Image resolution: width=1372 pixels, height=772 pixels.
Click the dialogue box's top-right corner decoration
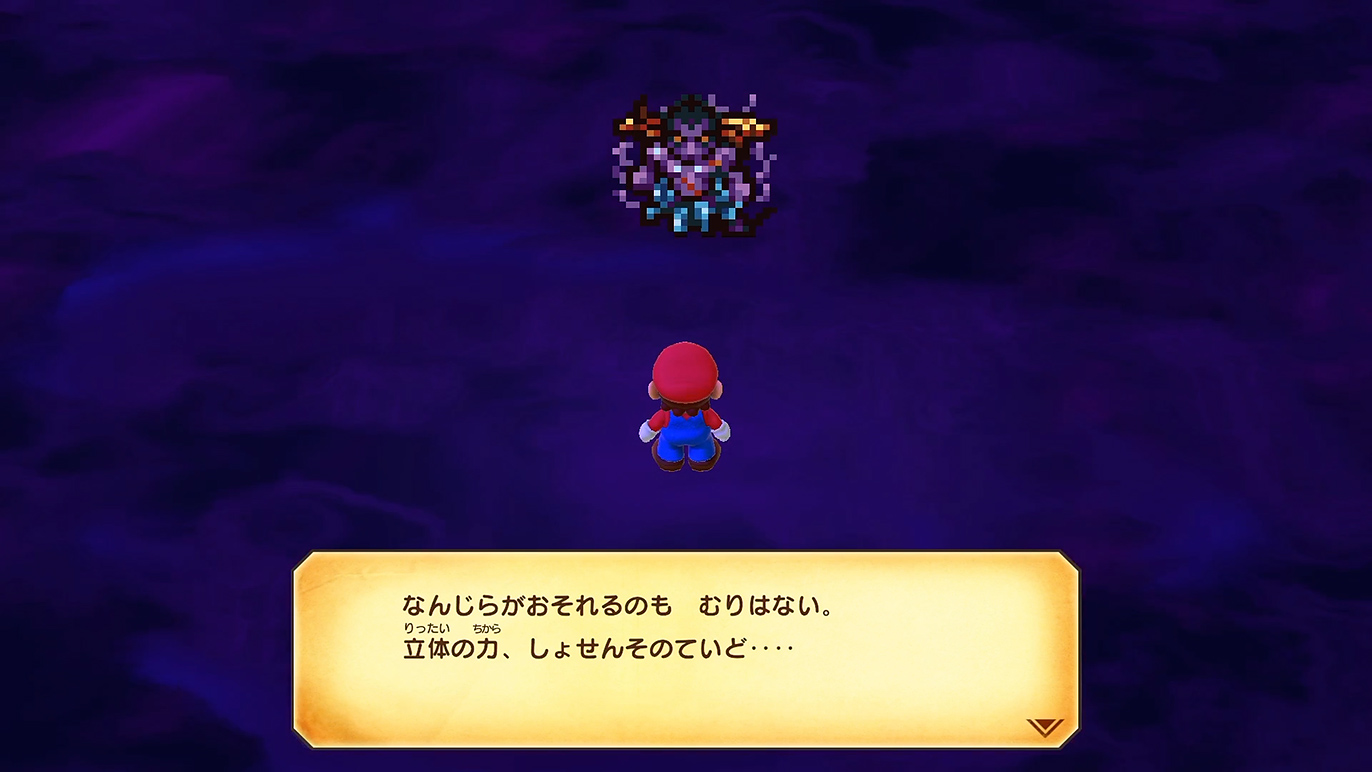pyautogui.click(x=1070, y=560)
